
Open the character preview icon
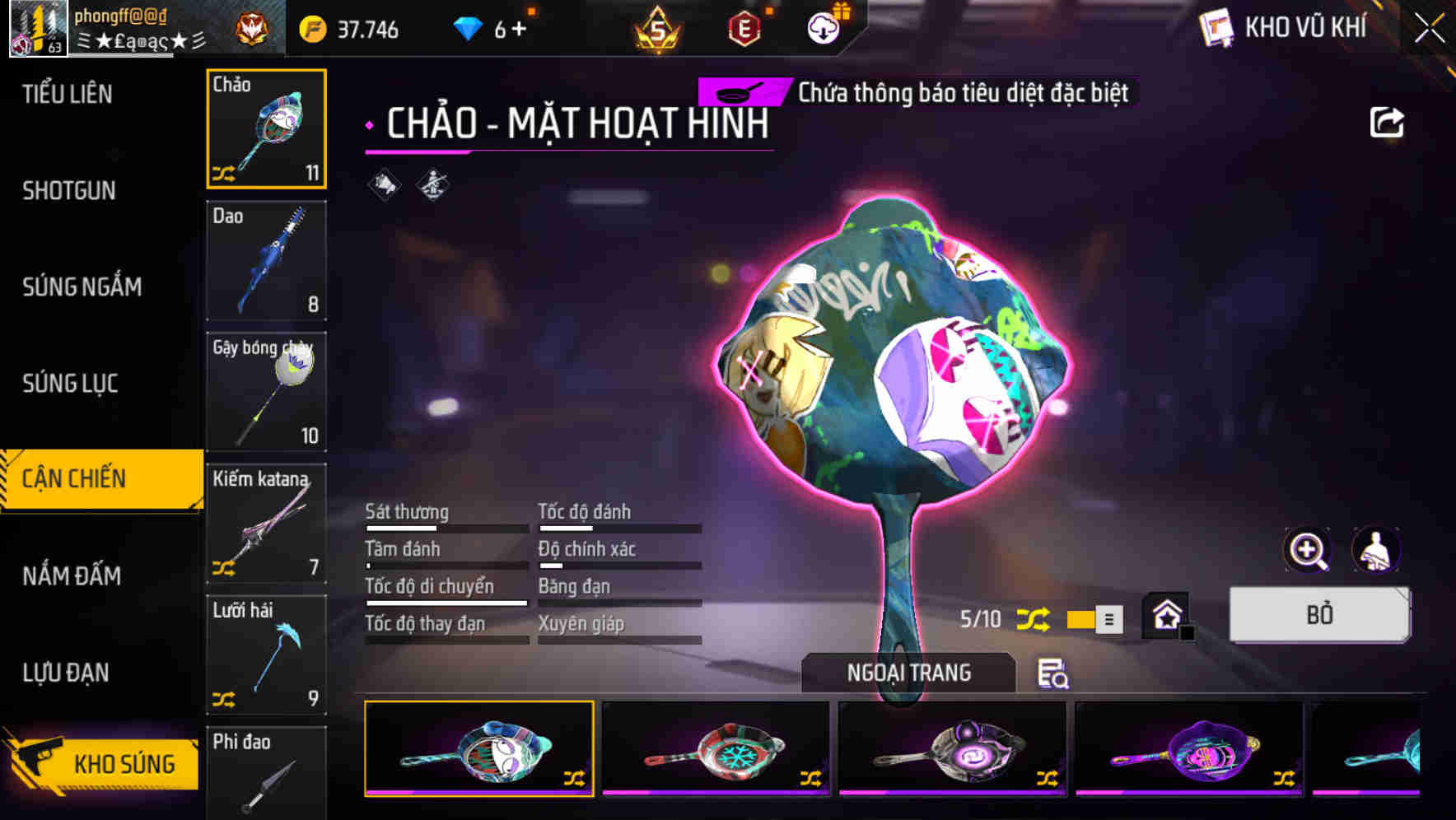(1373, 550)
